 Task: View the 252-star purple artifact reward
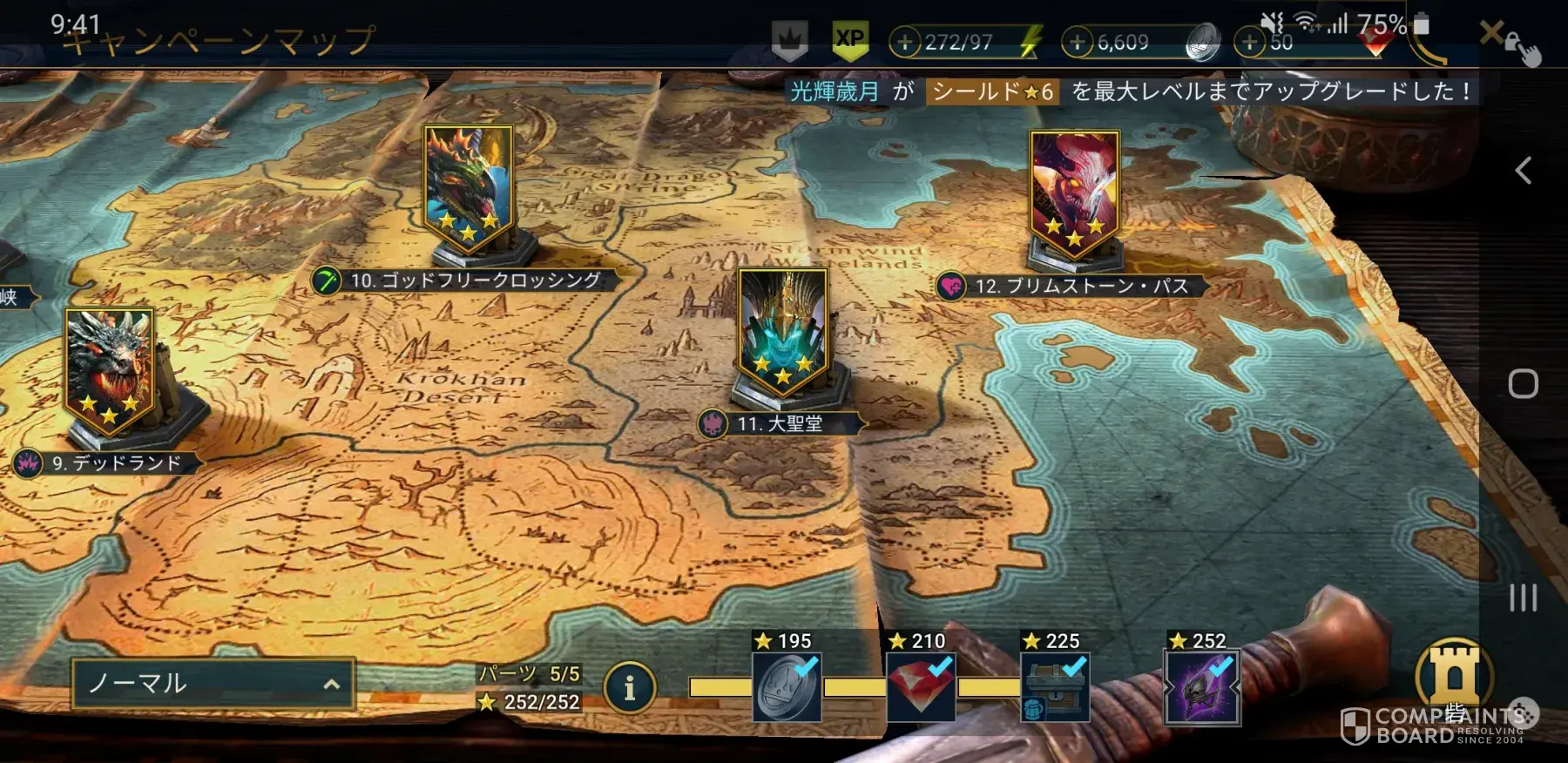(x=1202, y=688)
